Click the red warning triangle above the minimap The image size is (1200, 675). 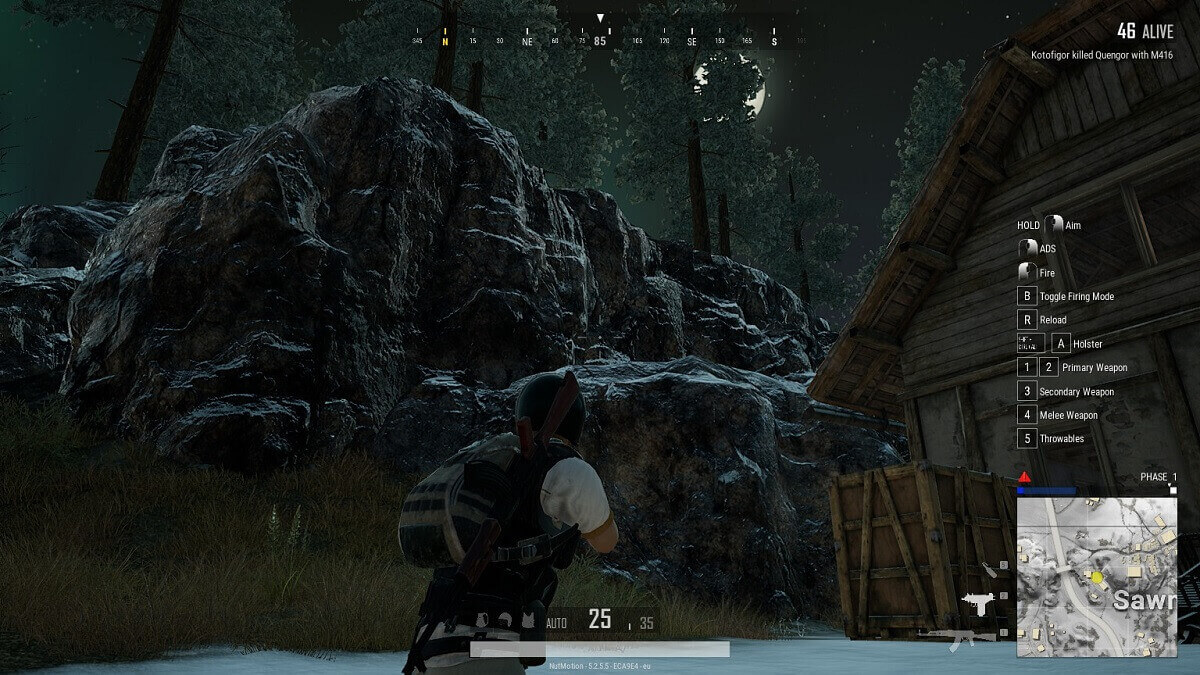[1025, 478]
